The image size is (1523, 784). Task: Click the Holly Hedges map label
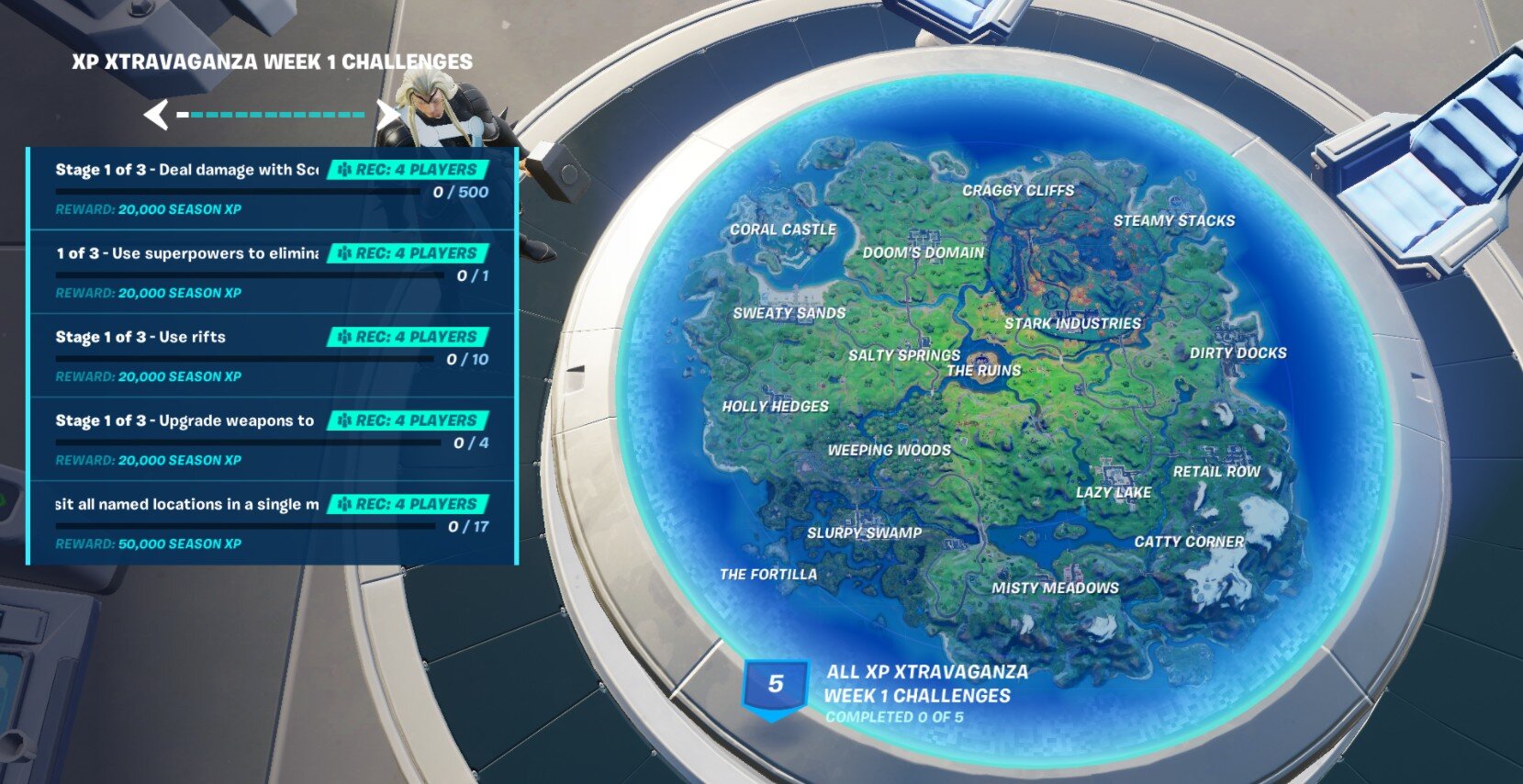pyautogui.click(x=775, y=406)
